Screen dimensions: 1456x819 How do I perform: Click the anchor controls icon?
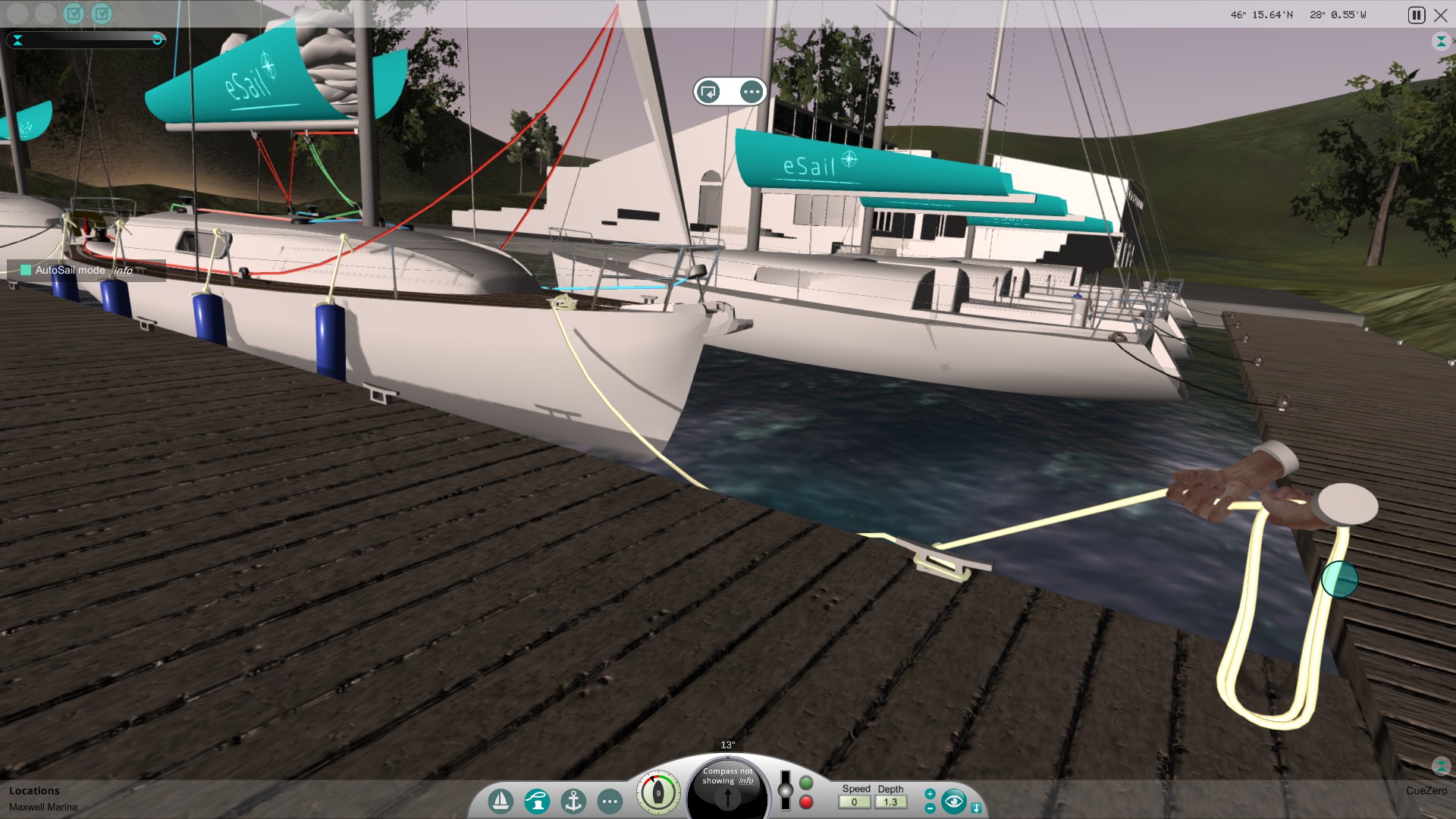click(573, 800)
